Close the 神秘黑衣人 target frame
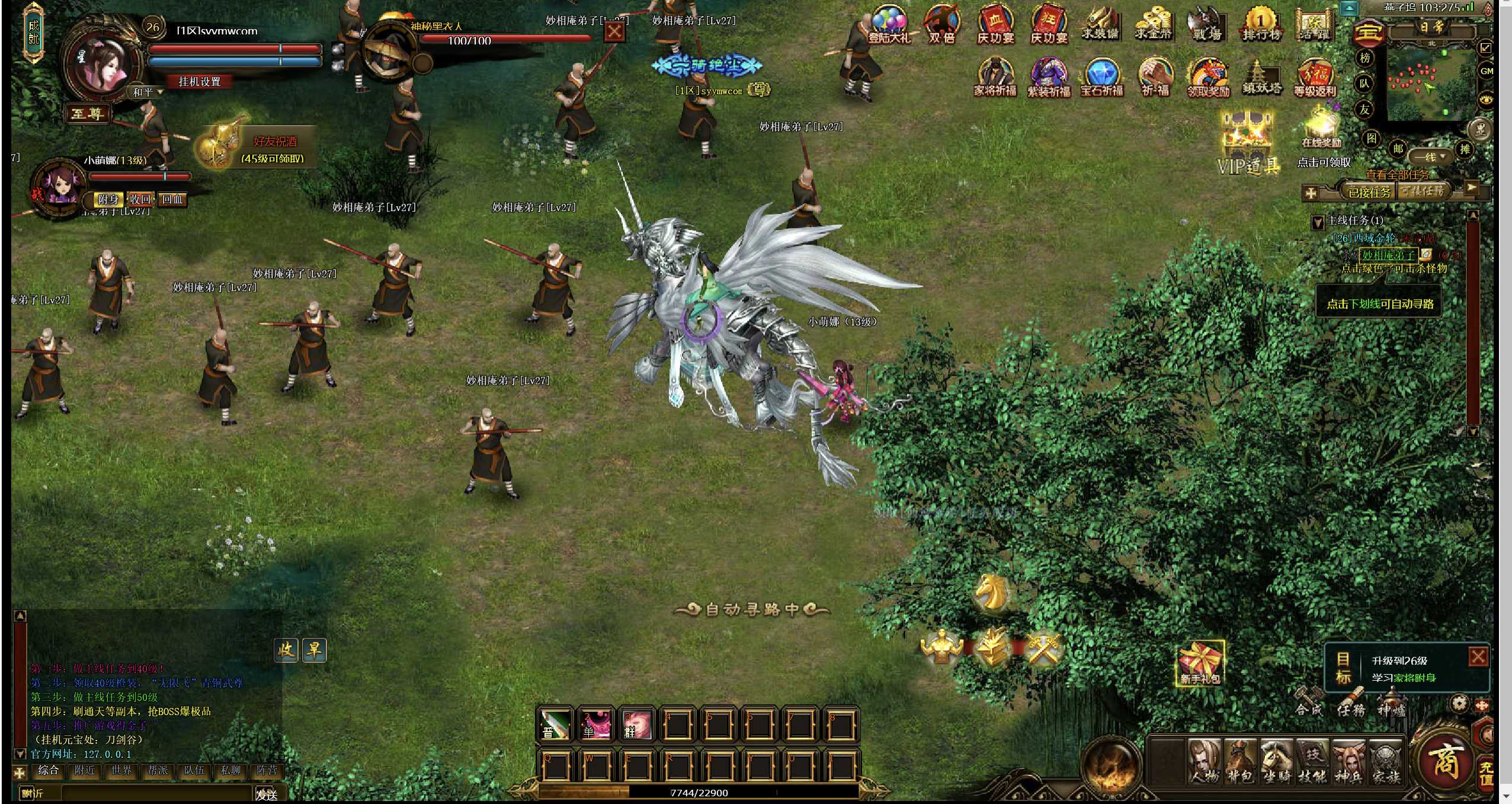 tap(614, 31)
